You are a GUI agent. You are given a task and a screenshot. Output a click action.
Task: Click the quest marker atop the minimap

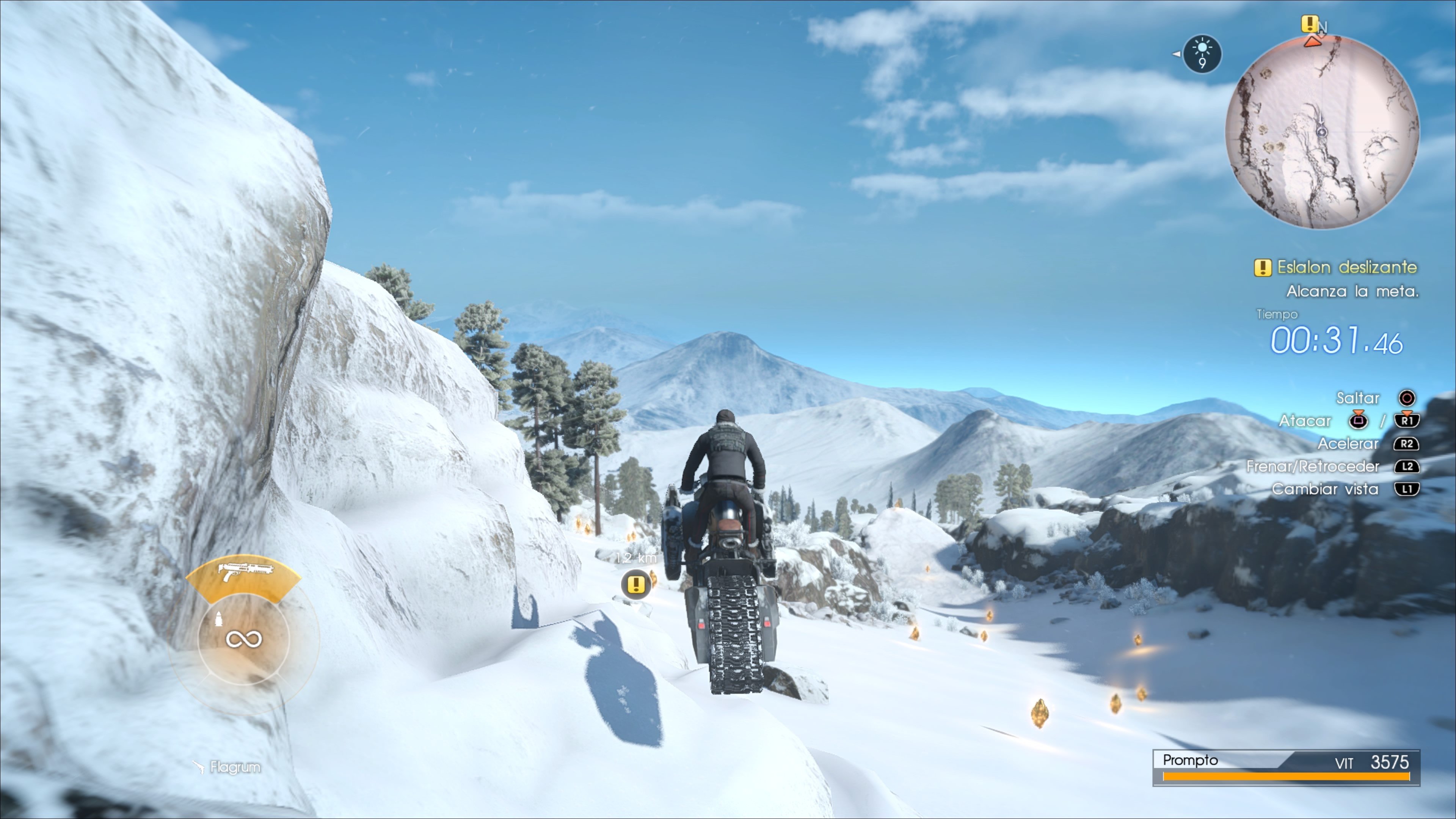coord(1309,24)
